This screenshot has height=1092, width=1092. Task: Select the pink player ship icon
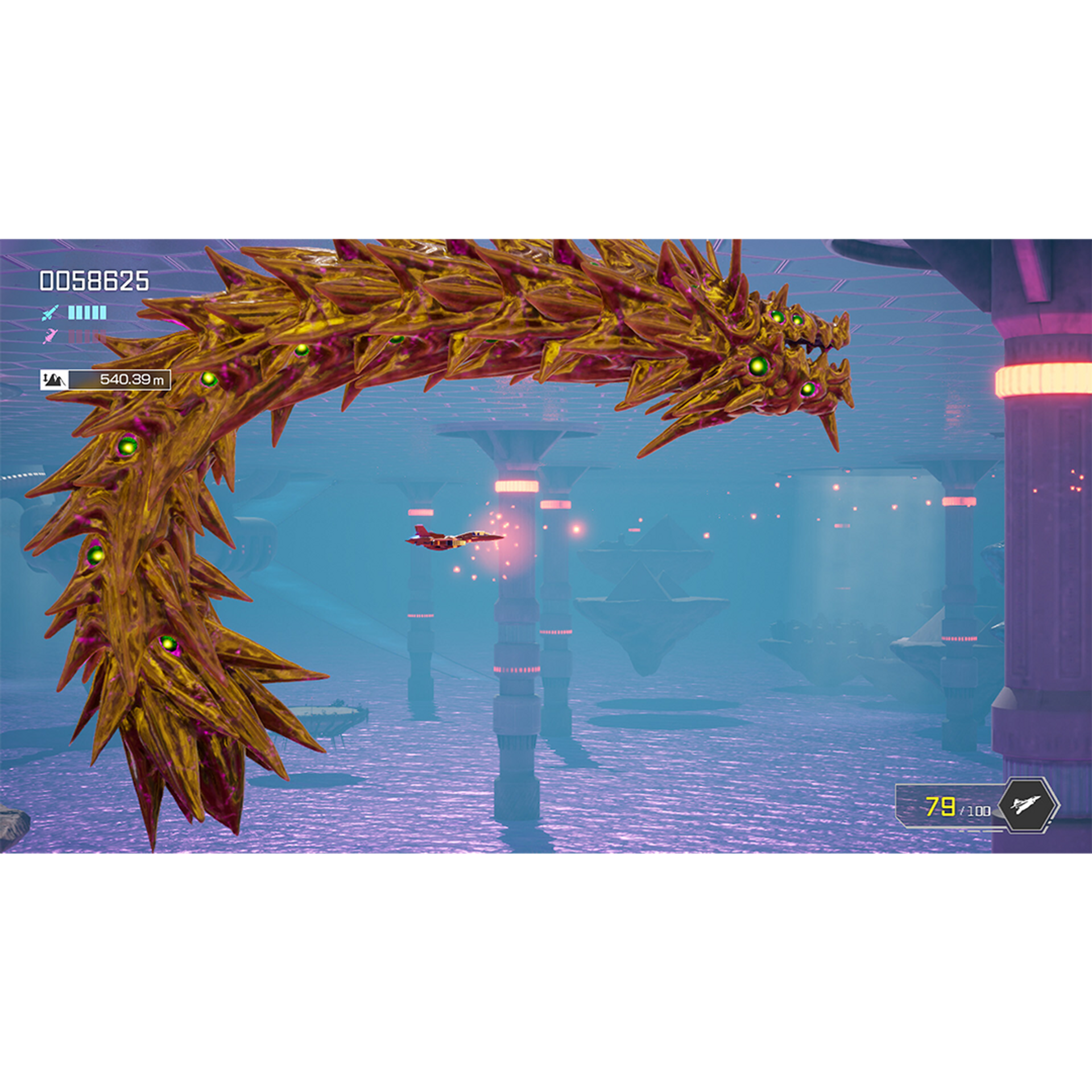click(x=50, y=336)
